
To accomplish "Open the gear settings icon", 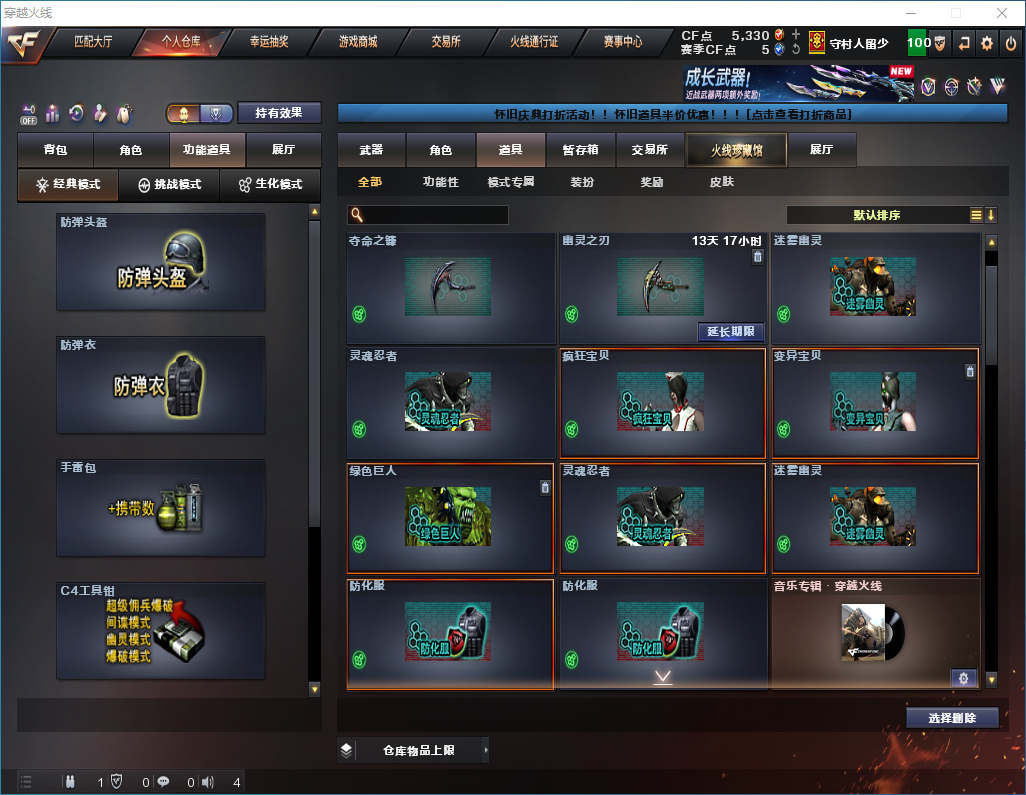I will [986, 43].
